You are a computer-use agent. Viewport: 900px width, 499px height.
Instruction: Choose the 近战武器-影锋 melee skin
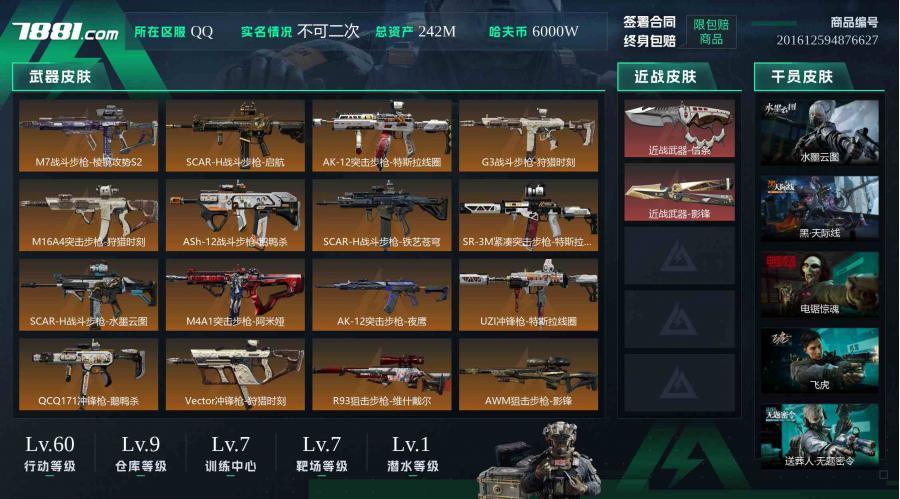[x=679, y=192]
